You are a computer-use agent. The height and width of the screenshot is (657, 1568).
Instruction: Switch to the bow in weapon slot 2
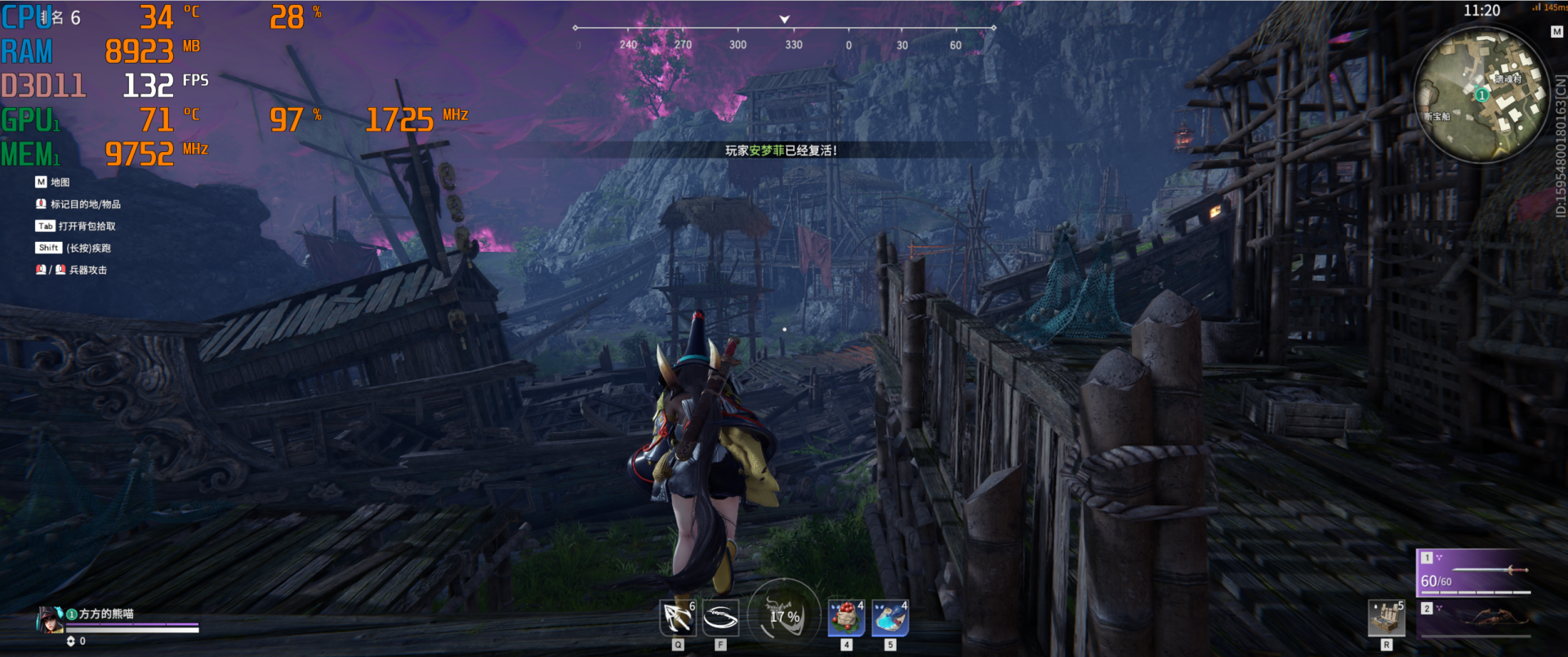pos(1474,617)
